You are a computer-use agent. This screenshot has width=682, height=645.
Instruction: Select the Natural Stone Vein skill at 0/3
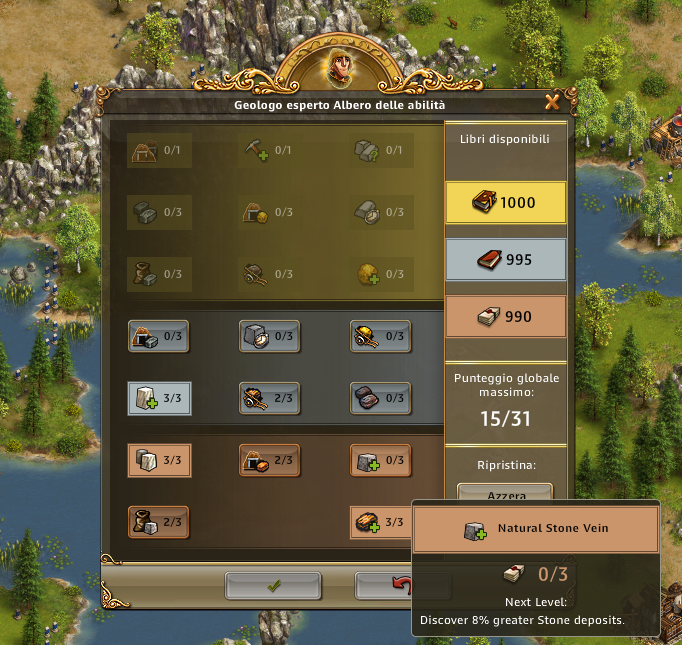click(380, 461)
